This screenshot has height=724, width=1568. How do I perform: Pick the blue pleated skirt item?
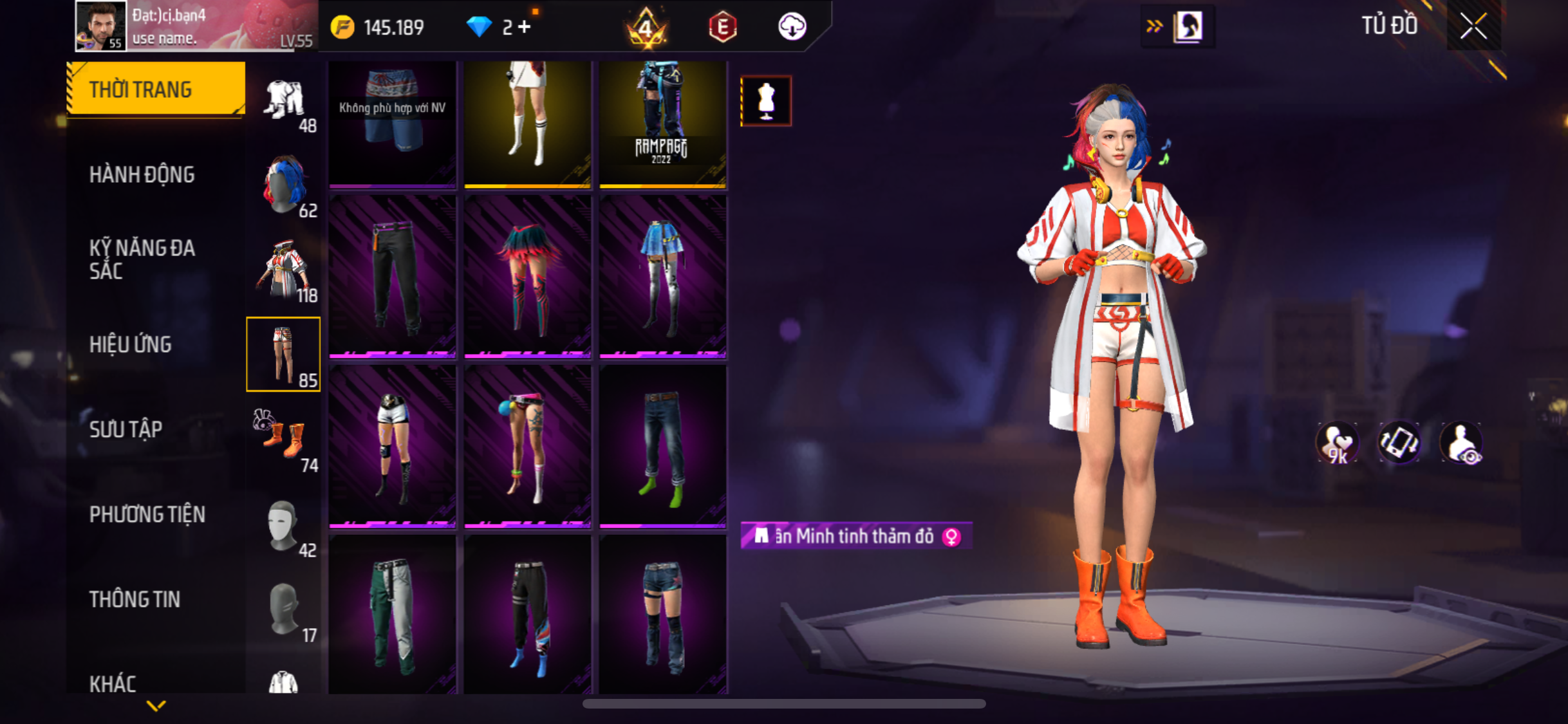(x=662, y=275)
